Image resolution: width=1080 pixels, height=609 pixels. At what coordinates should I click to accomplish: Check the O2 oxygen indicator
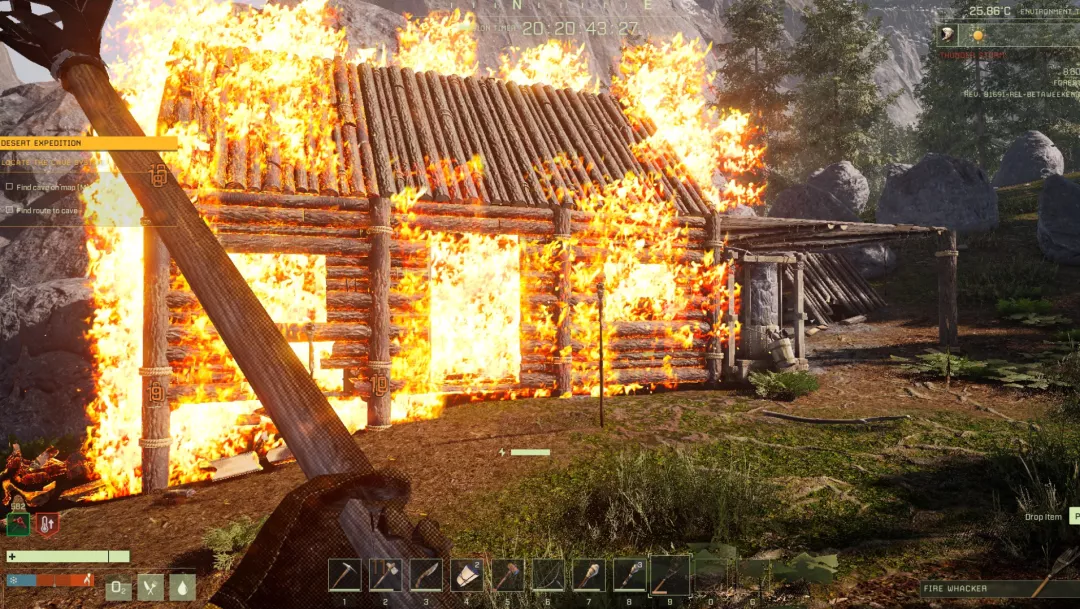point(118,587)
